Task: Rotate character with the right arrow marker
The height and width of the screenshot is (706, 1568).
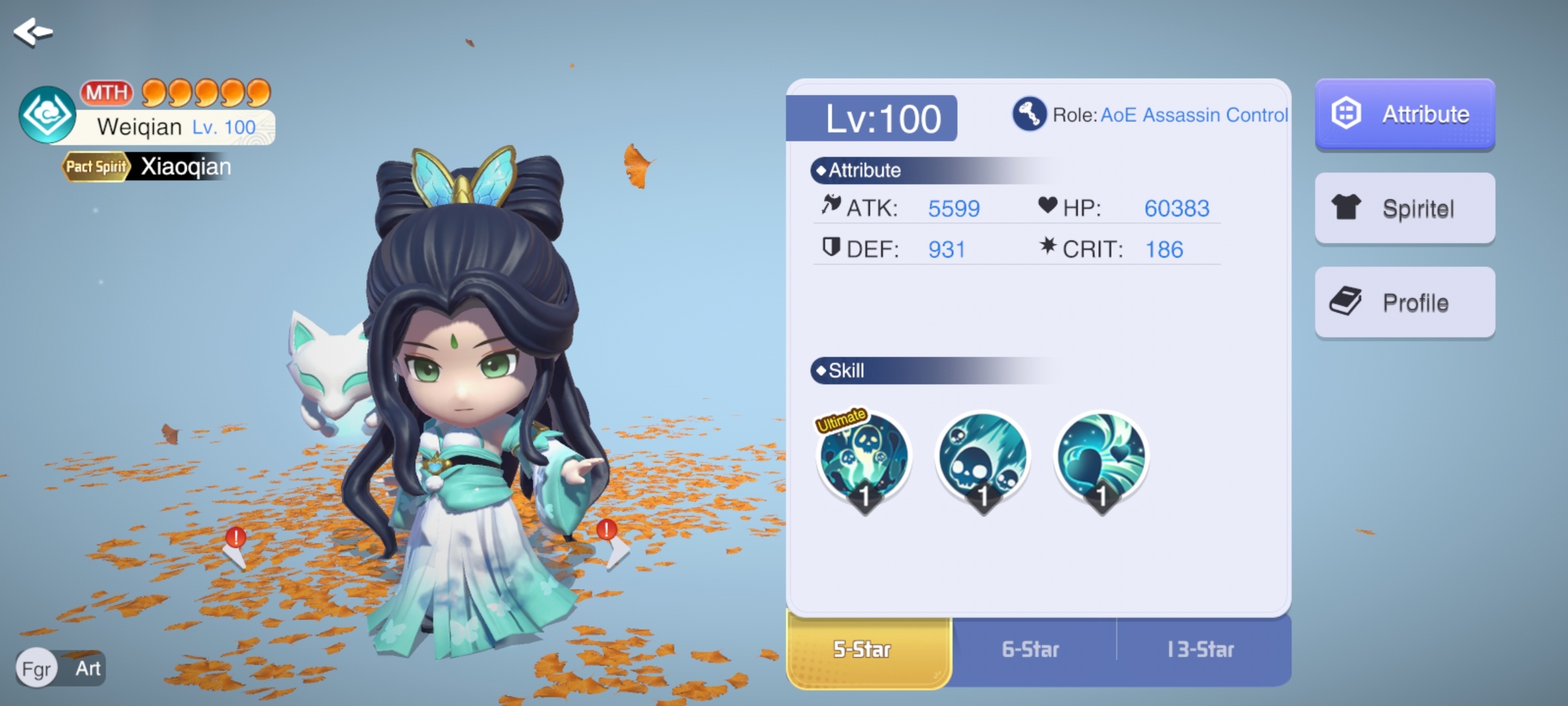Action: pyautogui.click(x=610, y=543)
